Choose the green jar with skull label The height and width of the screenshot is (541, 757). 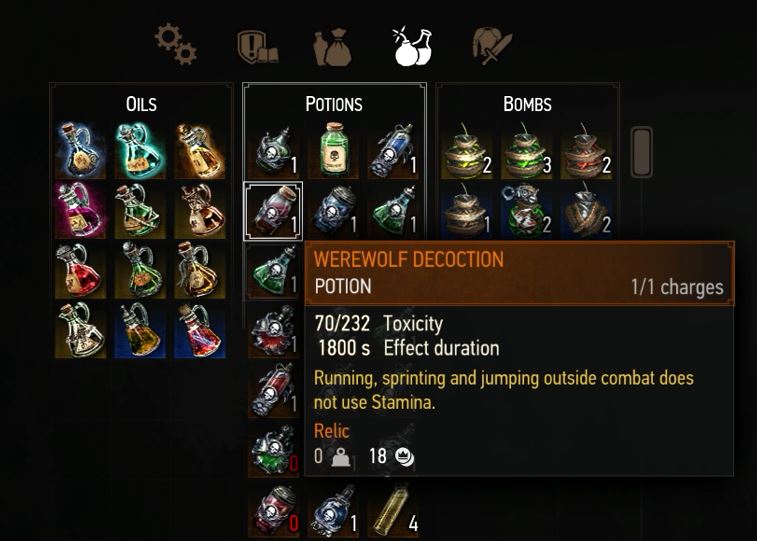click(334, 151)
